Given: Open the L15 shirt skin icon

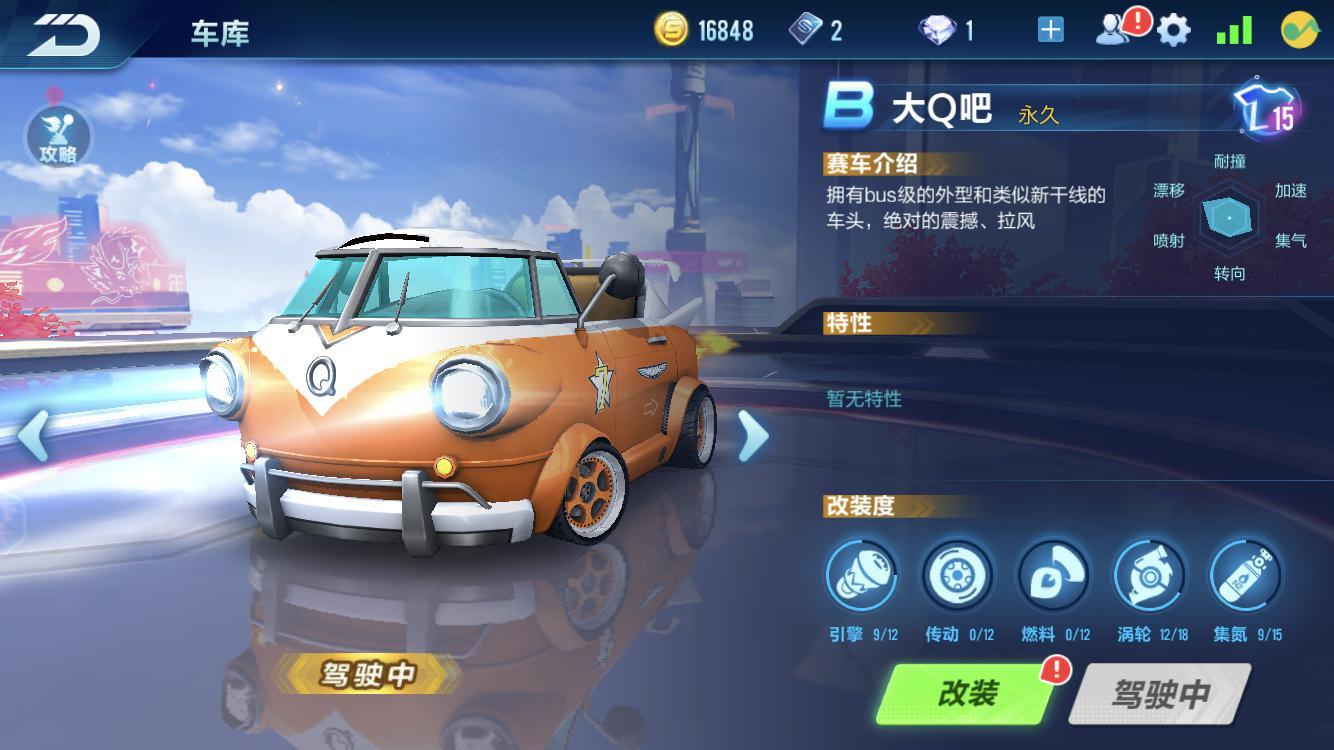Looking at the screenshot, I should tap(1264, 110).
